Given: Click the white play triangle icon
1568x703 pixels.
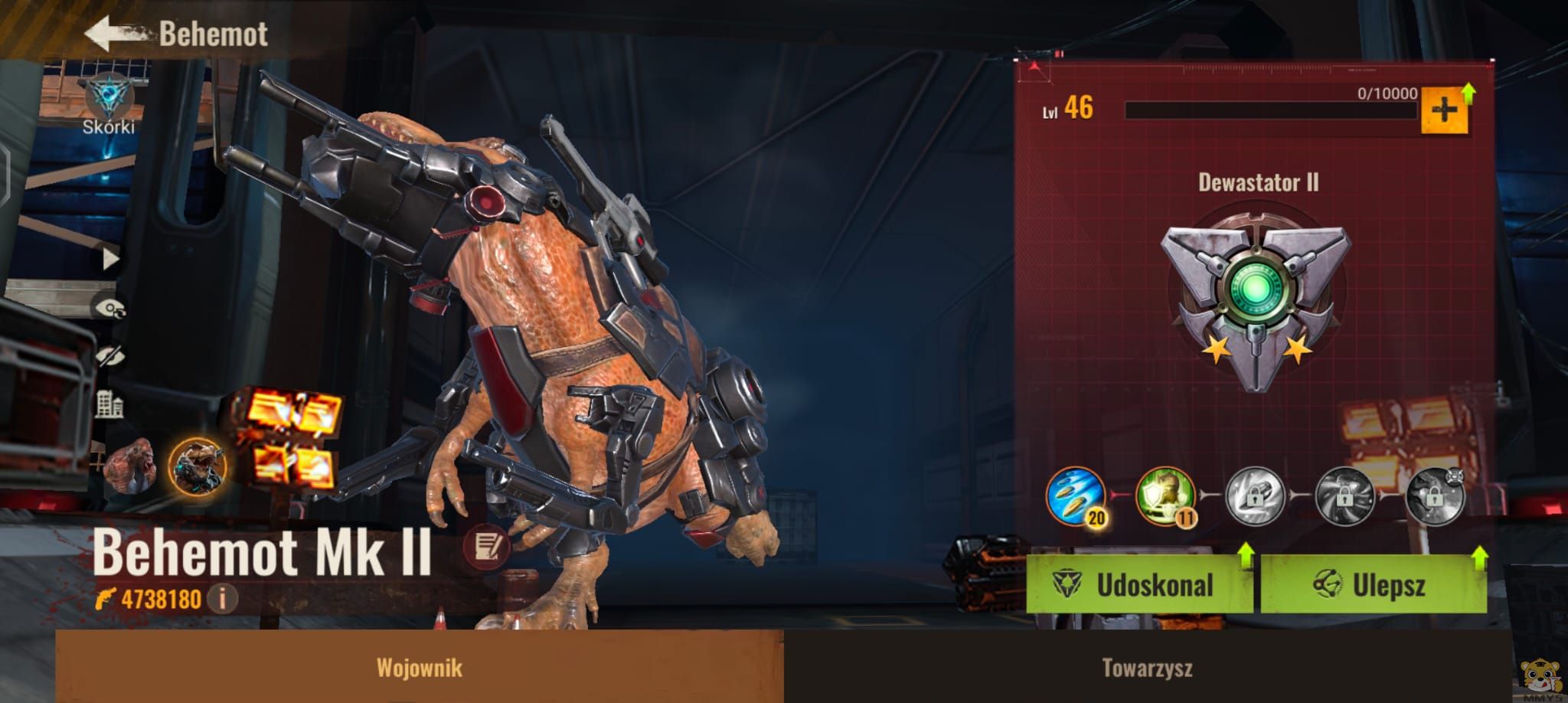Looking at the screenshot, I should click(x=111, y=259).
